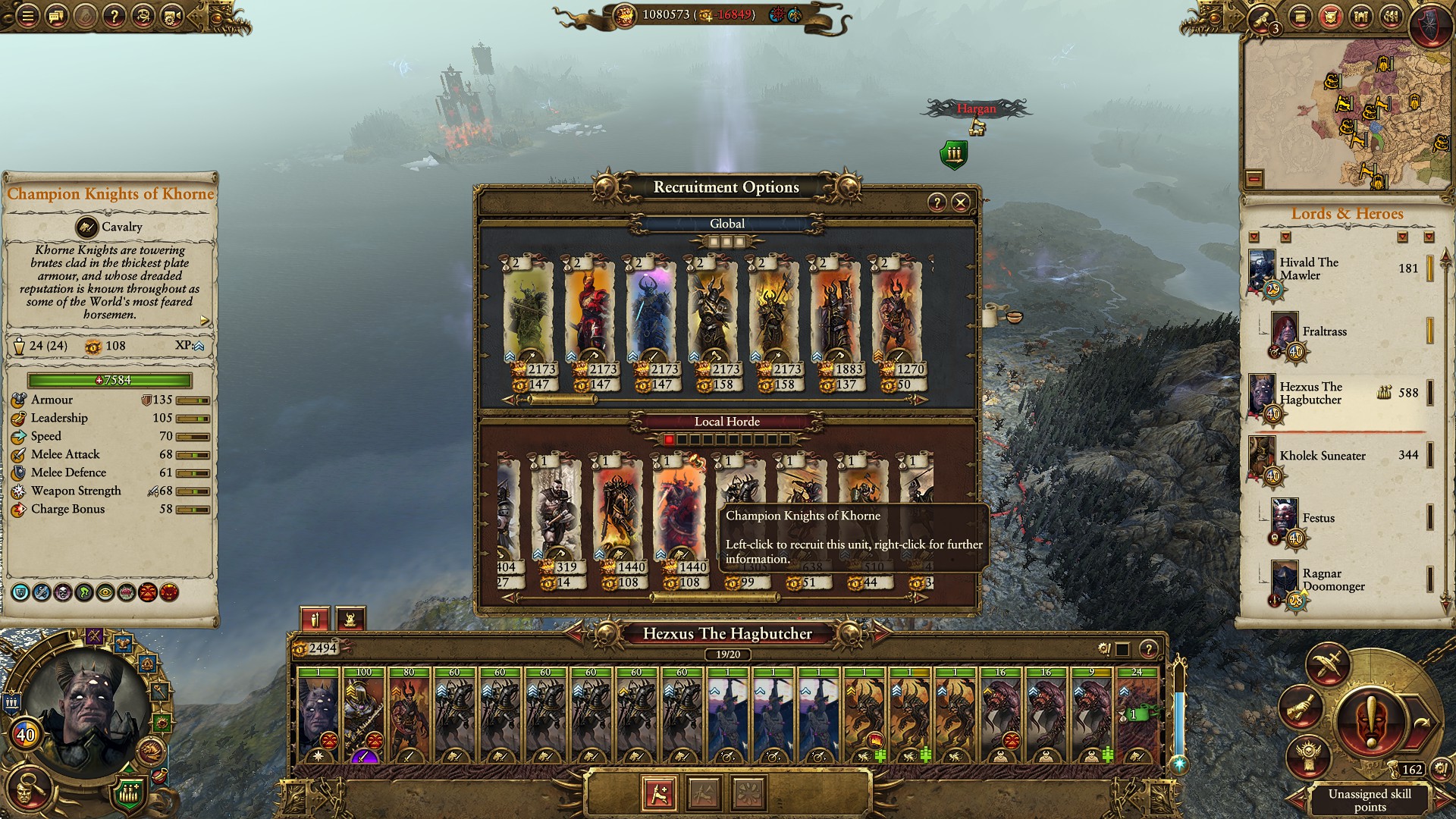Click the recruit units button in bottom bar

click(x=659, y=793)
